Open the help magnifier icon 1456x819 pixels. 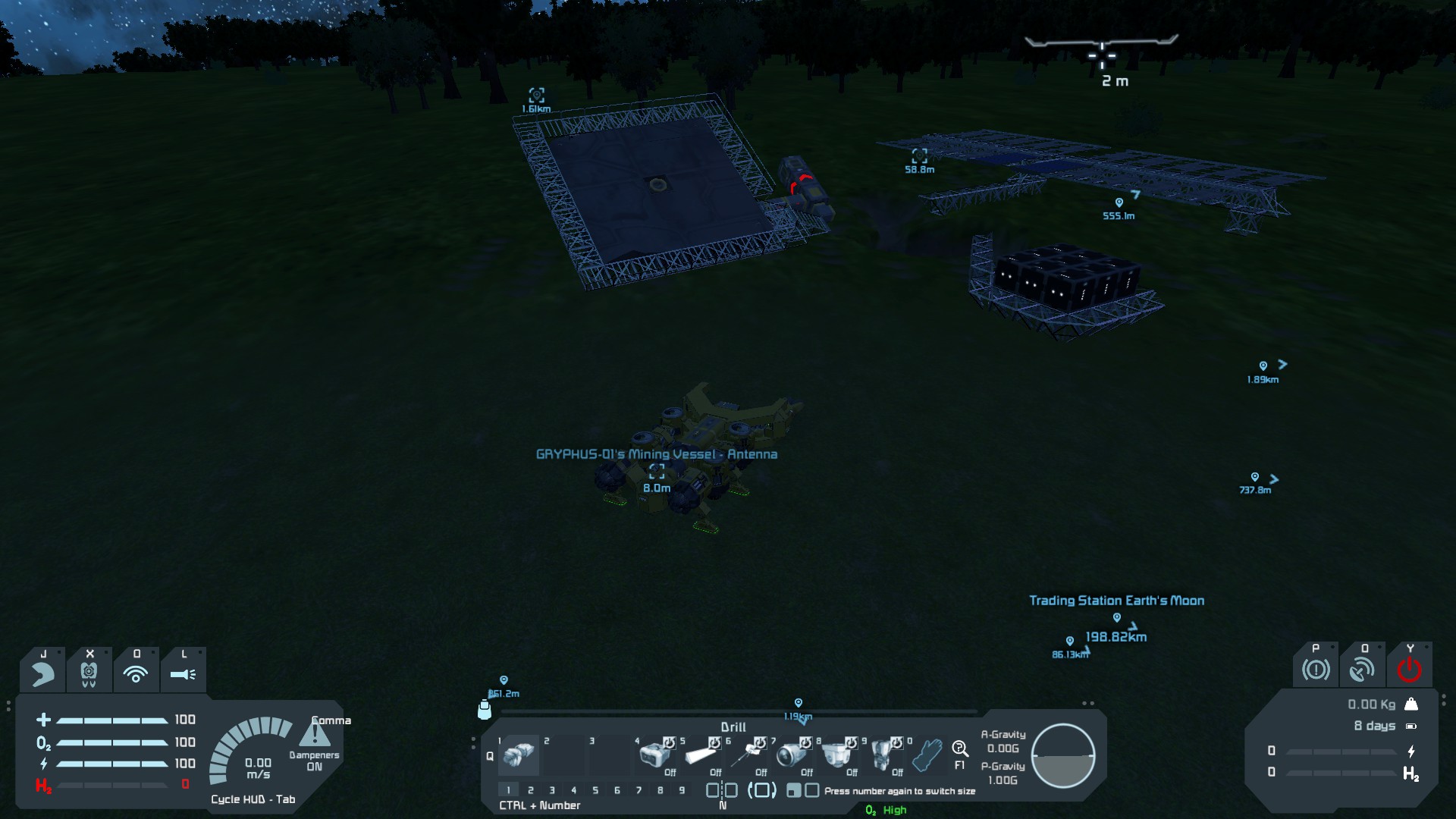(x=960, y=750)
